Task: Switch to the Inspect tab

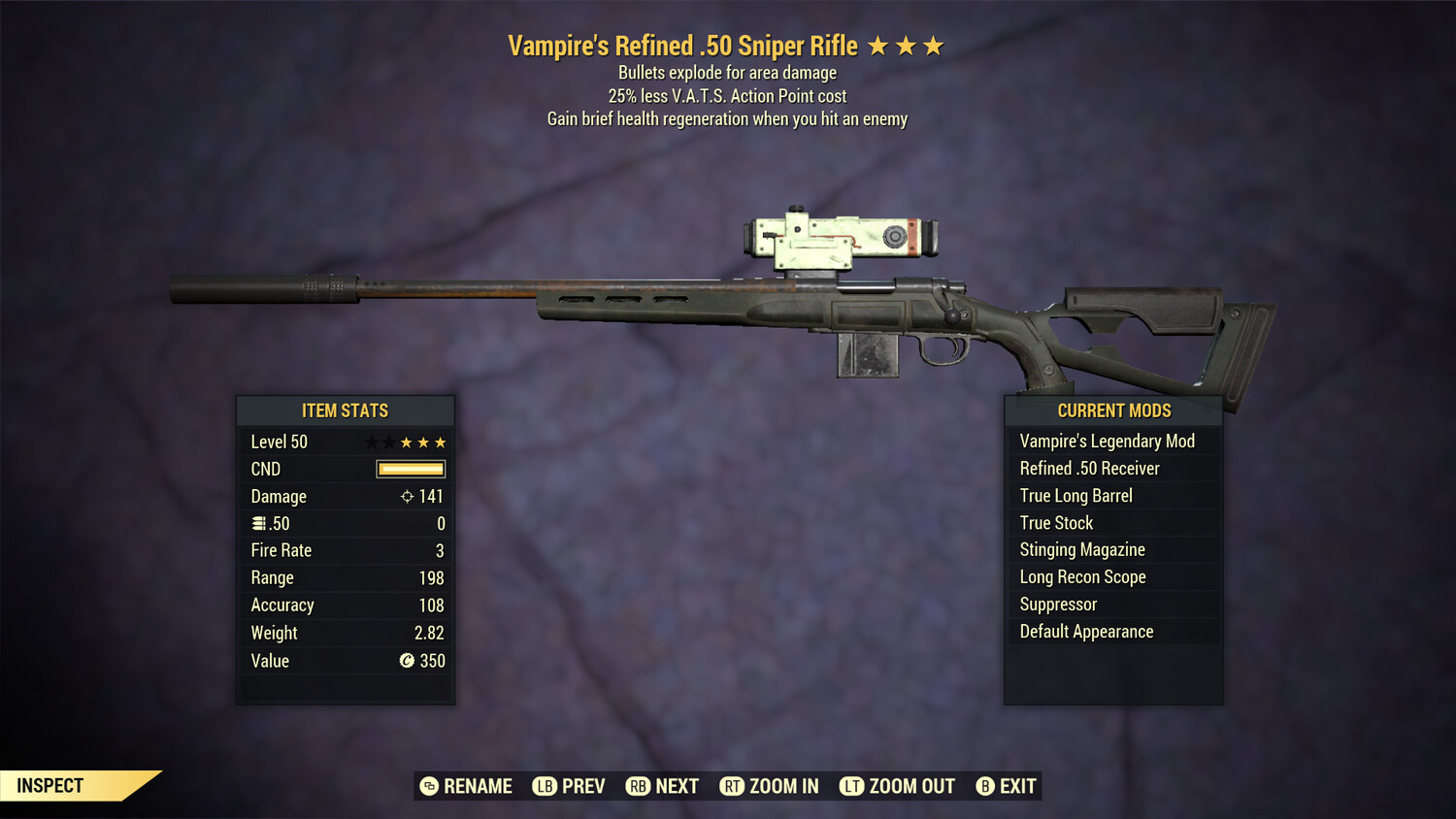Action: click(50, 785)
